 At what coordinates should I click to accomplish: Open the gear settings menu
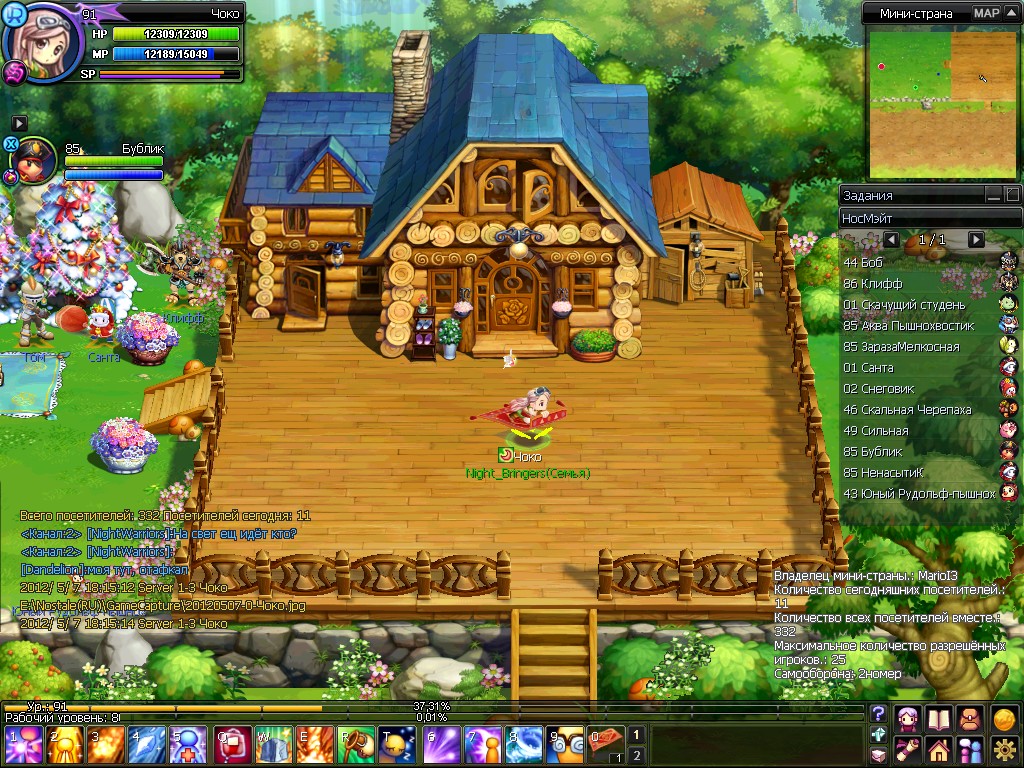coord(1004,748)
